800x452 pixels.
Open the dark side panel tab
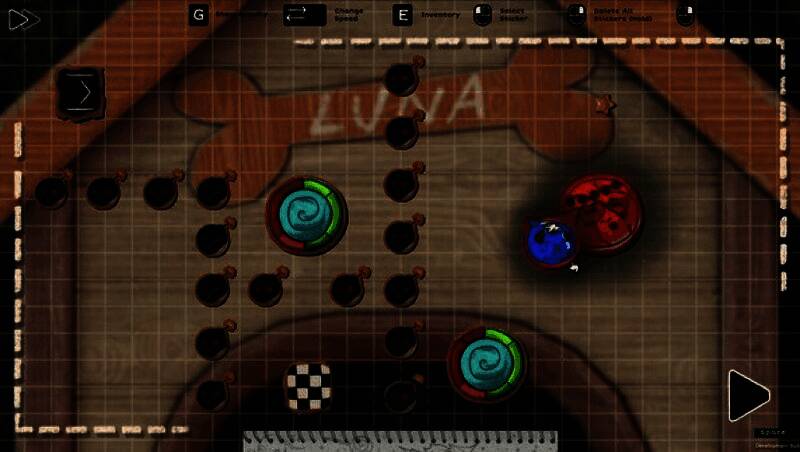point(82,94)
